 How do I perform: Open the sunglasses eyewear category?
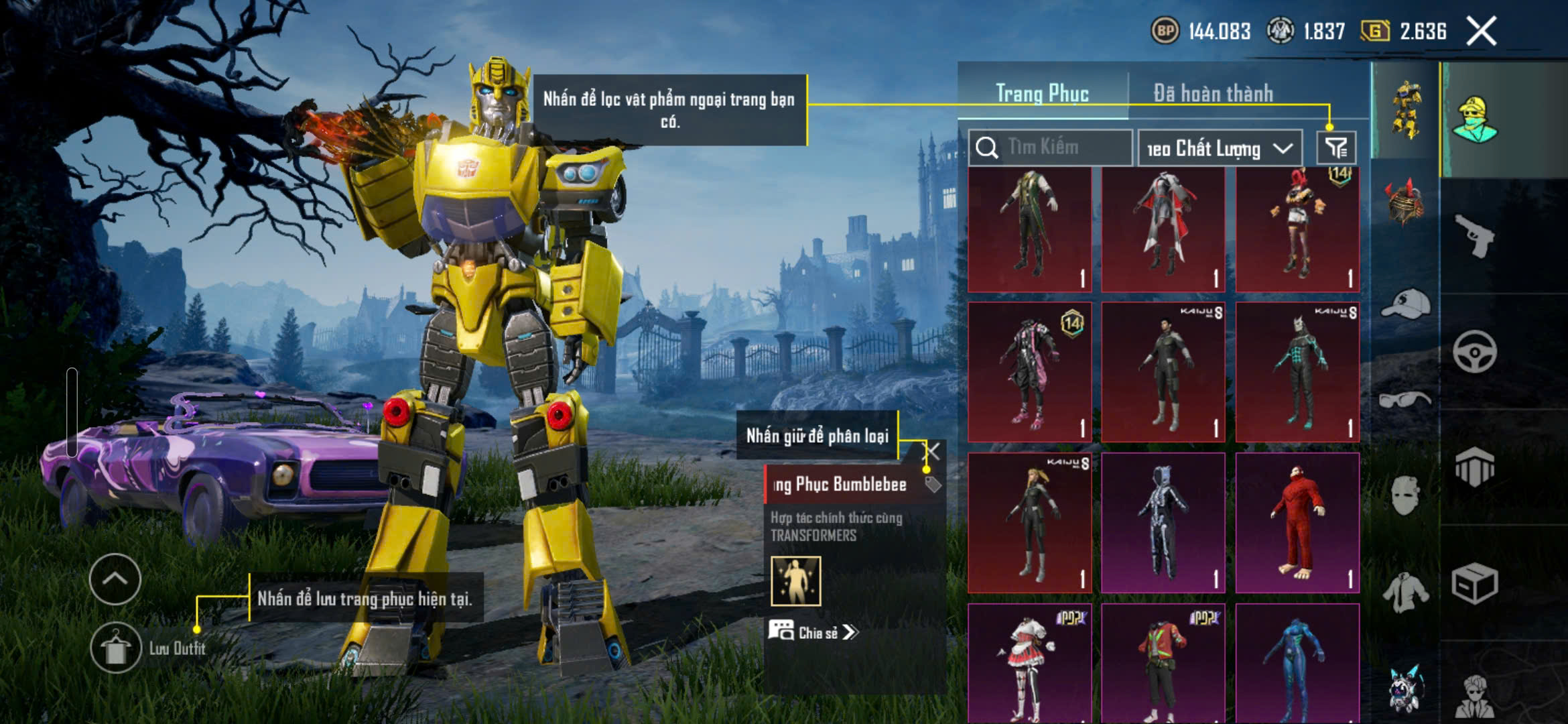pos(1405,400)
